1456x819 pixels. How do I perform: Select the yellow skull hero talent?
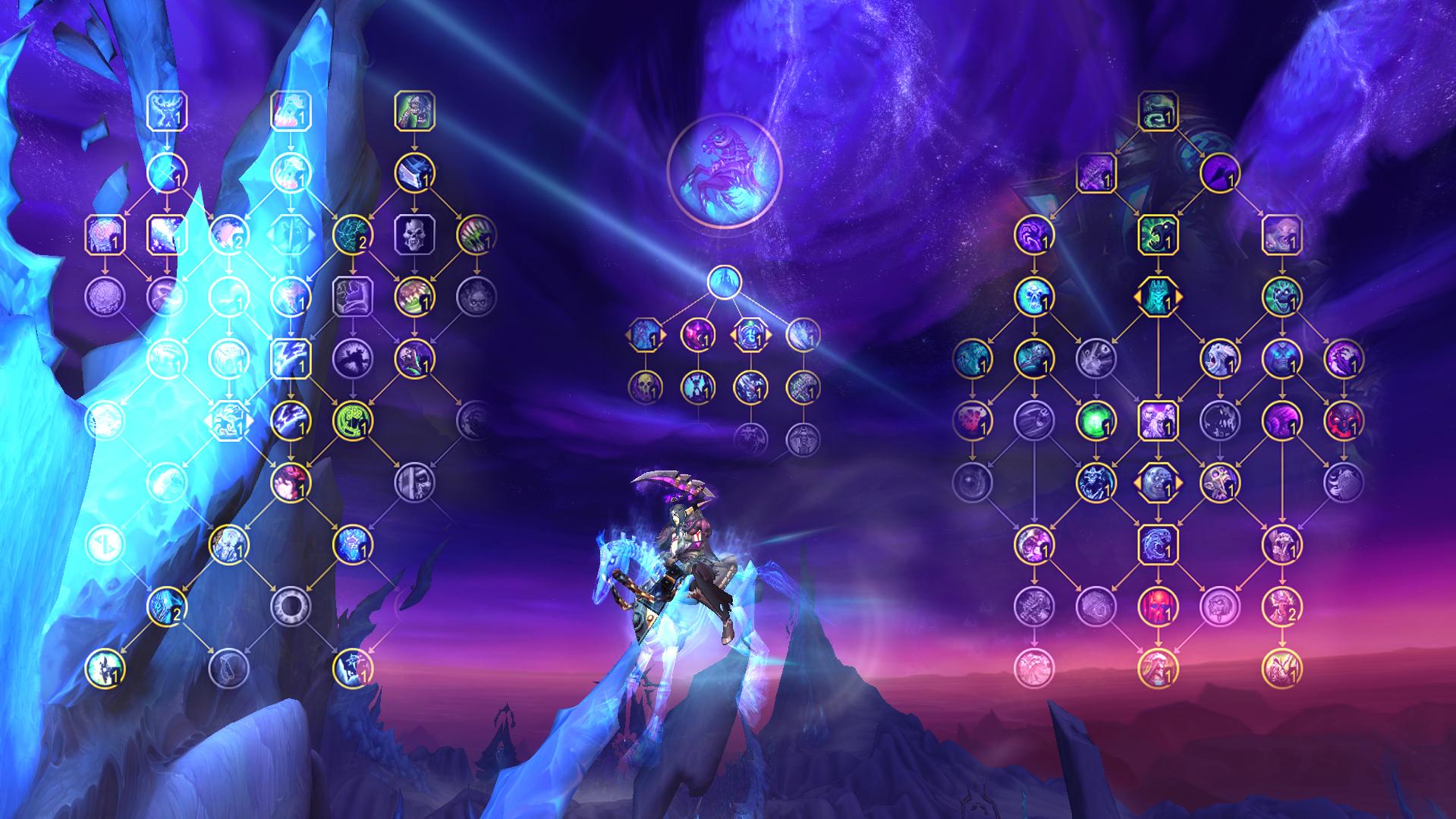point(645,387)
